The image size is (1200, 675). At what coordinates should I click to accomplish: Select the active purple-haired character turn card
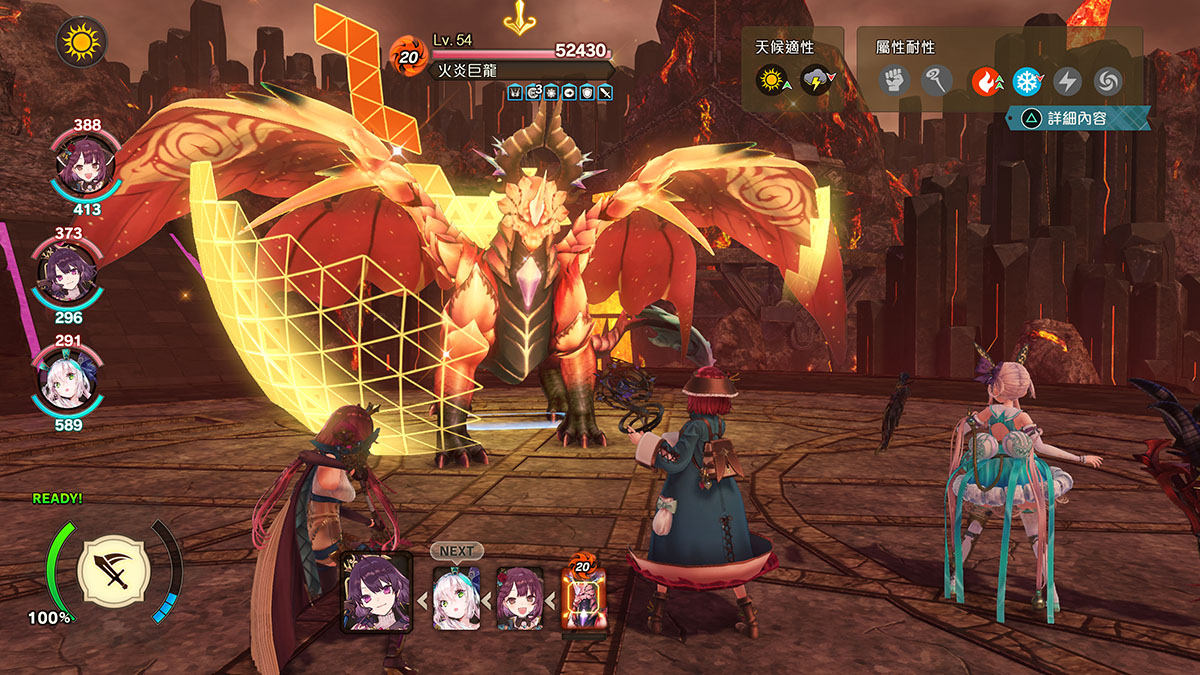(377, 592)
